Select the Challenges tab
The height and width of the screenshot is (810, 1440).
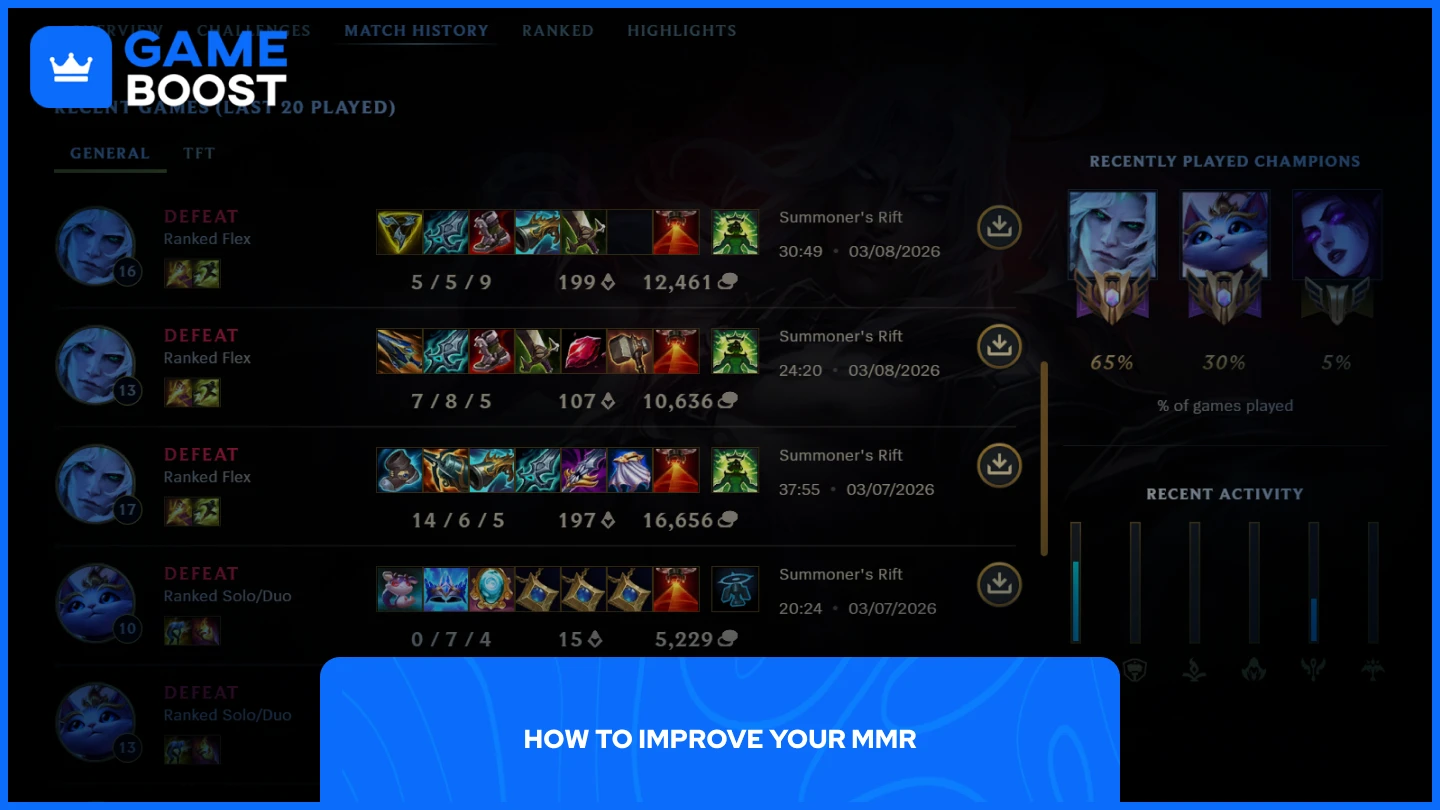[253, 30]
